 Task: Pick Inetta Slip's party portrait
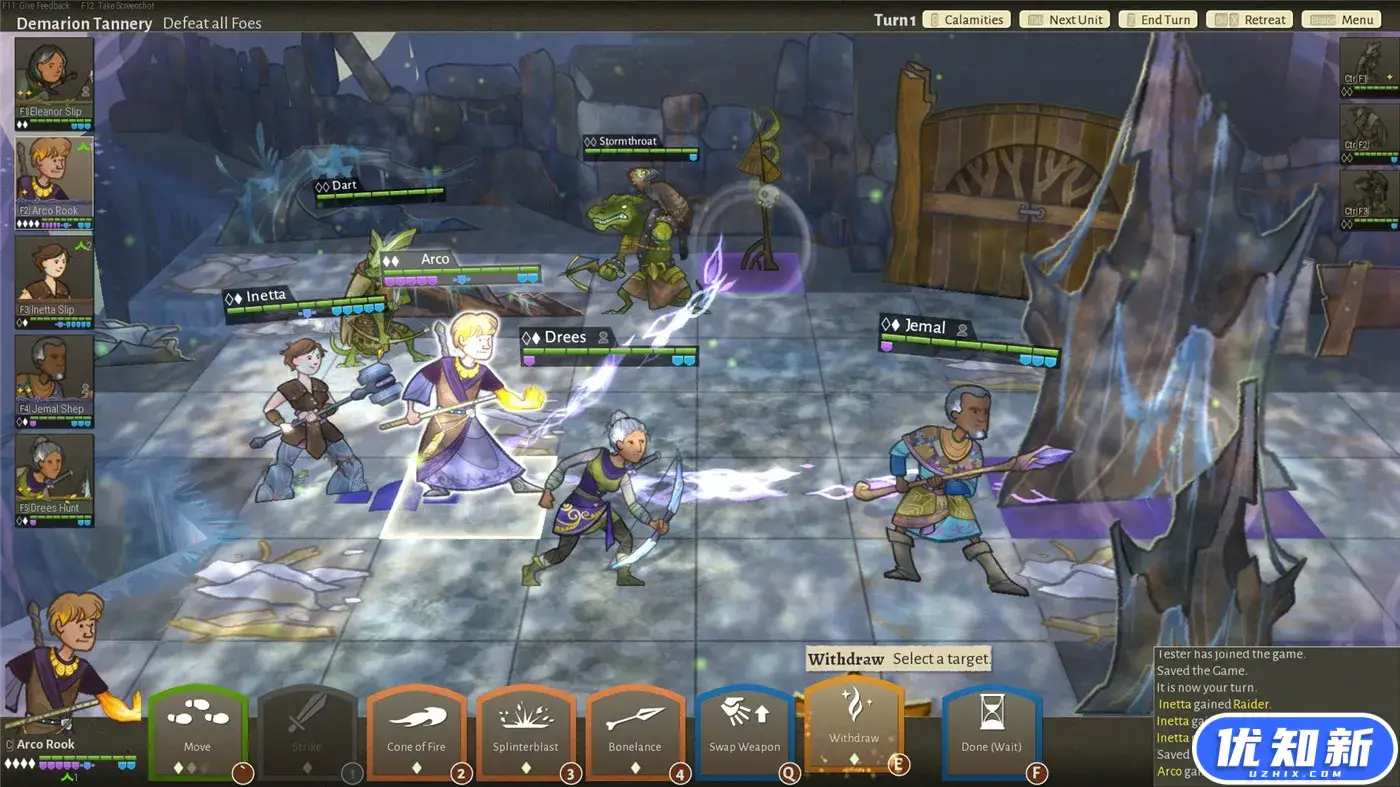(55, 280)
